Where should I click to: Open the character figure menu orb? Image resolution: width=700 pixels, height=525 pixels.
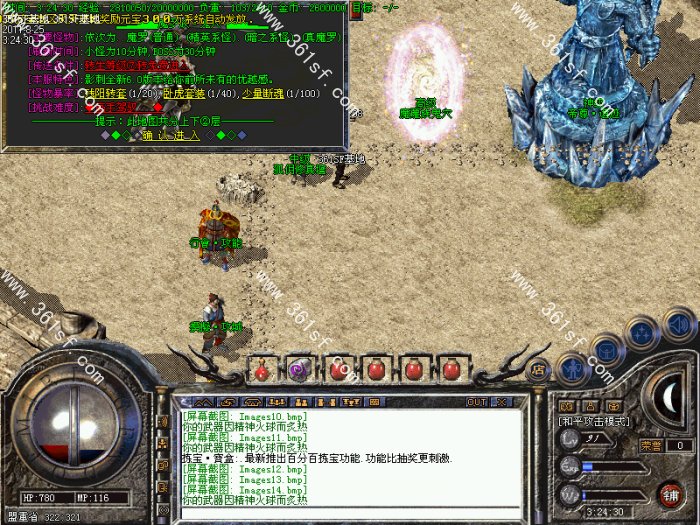coord(572,369)
